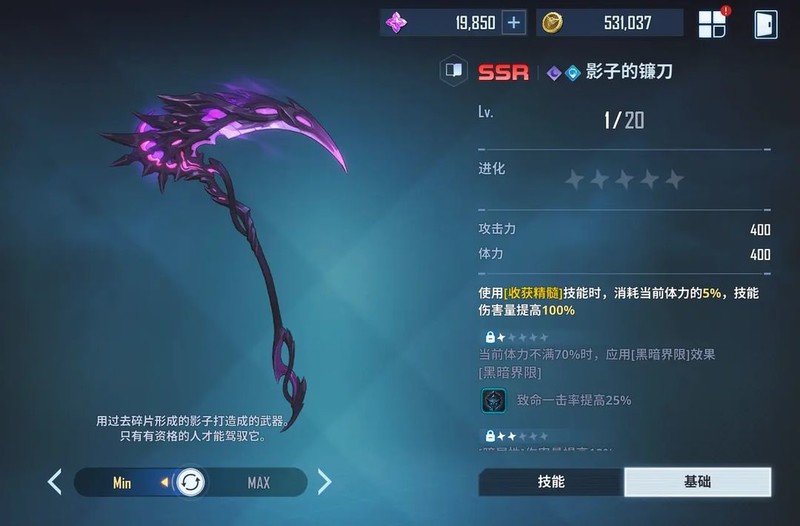Switch to the 技能 tab
800x526 pixels.
(x=551, y=481)
